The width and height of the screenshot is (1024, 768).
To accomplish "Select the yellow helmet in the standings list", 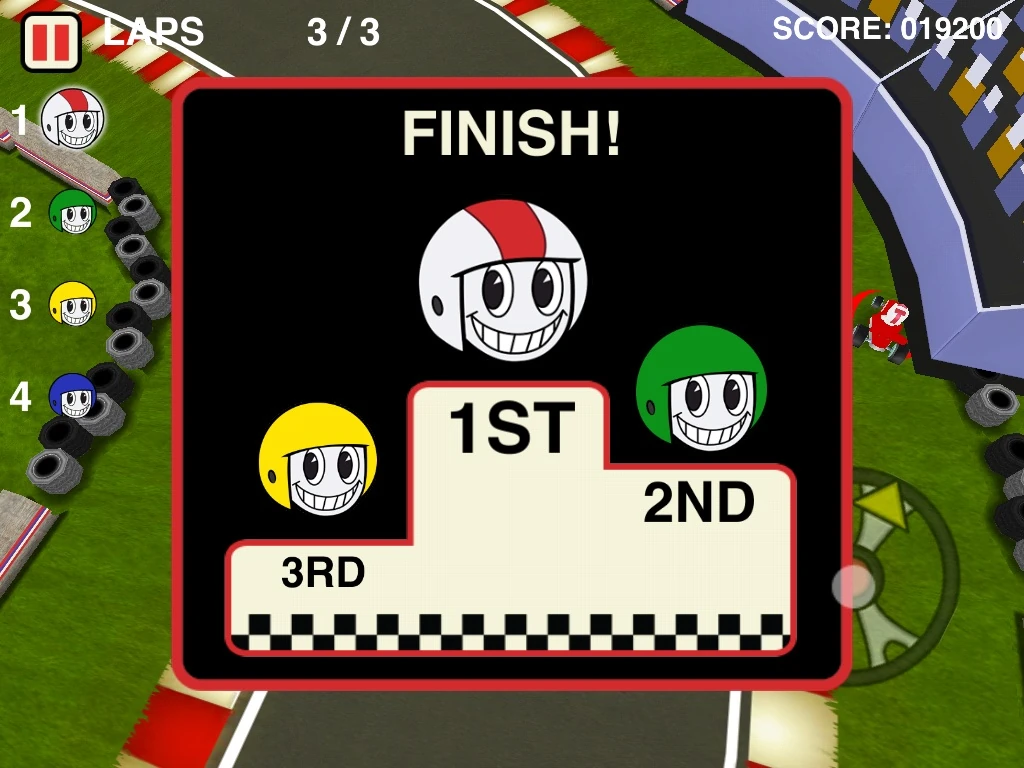I will [x=73, y=304].
